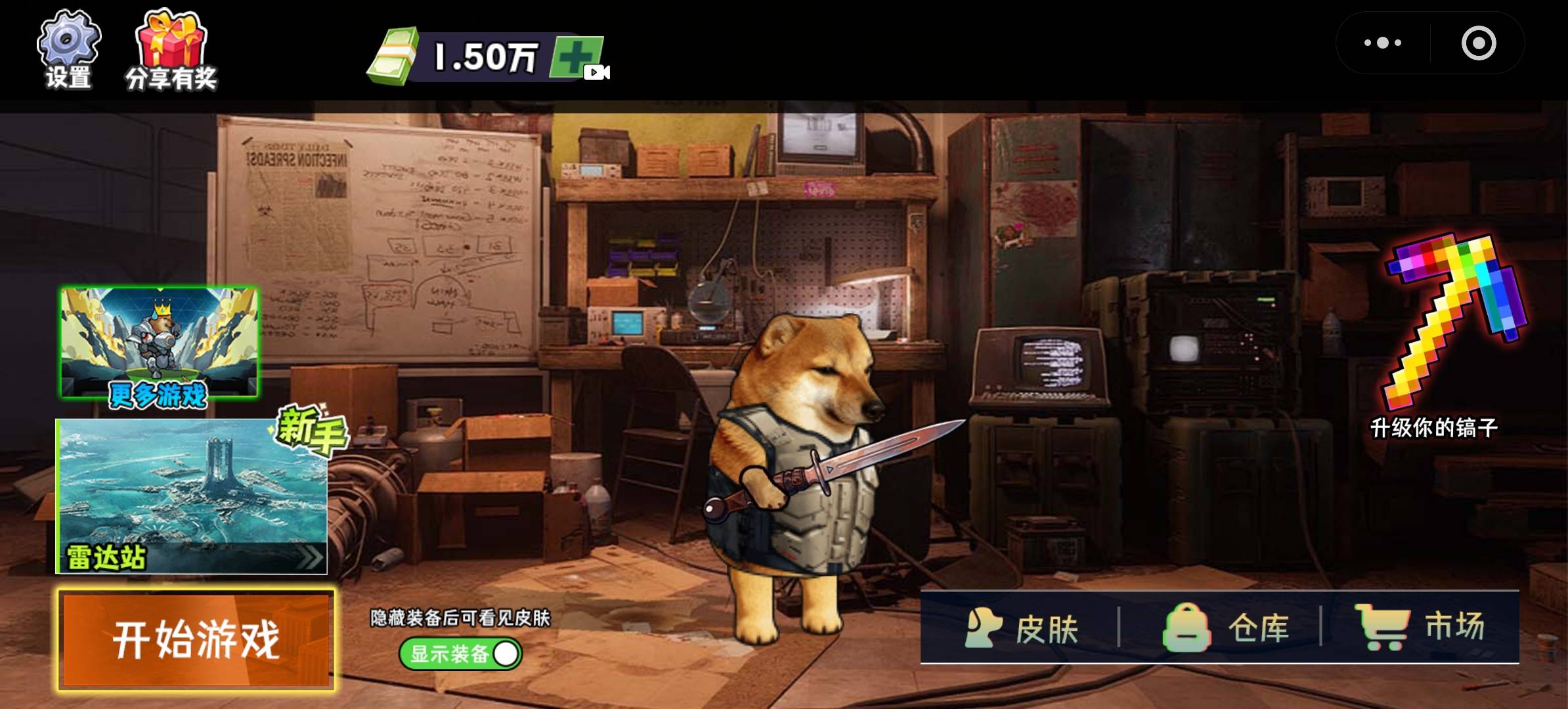Start the game with 开始游戏

(x=196, y=639)
